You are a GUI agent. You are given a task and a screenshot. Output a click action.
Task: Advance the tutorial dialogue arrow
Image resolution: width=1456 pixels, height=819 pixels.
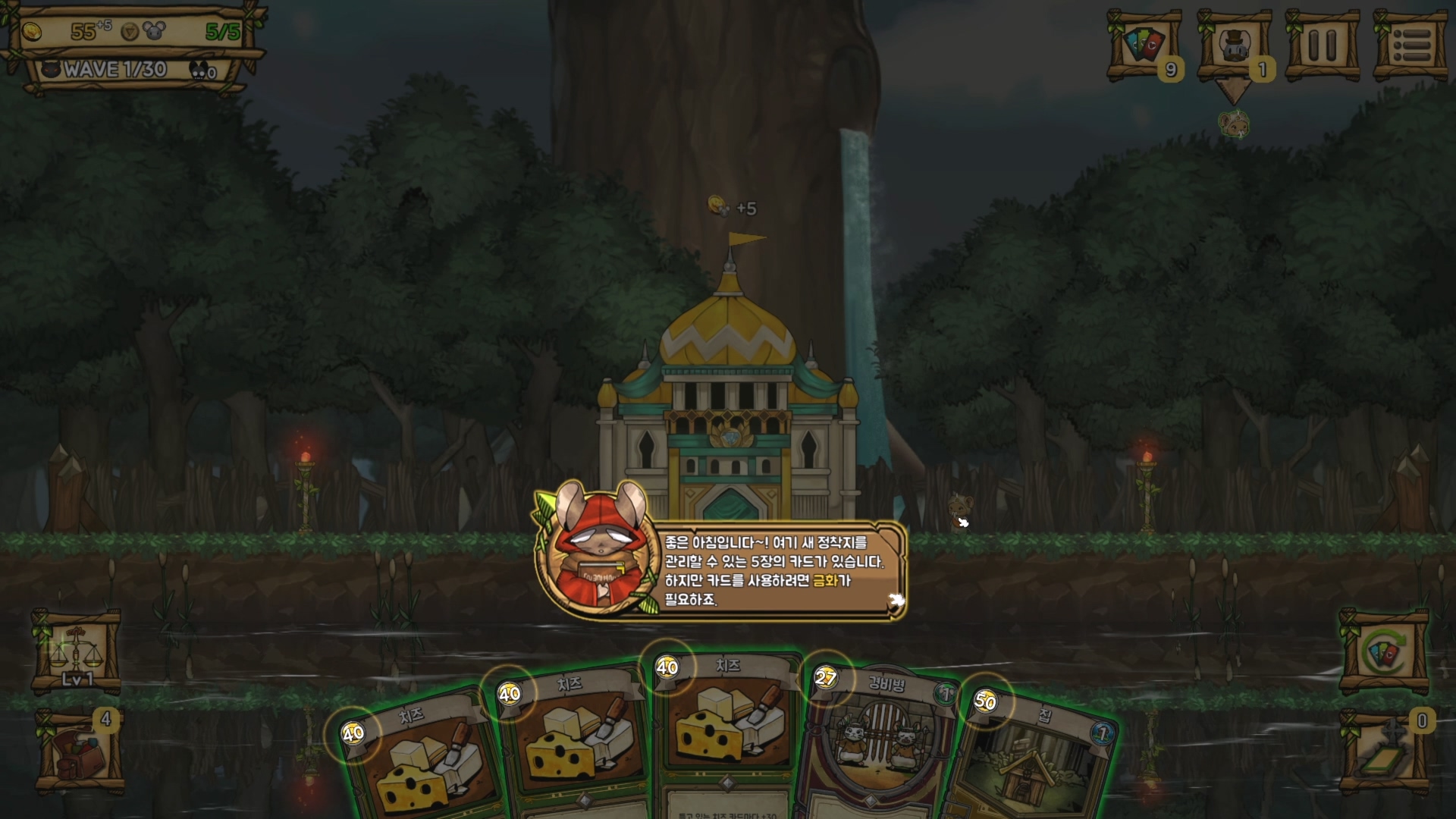tap(896, 601)
